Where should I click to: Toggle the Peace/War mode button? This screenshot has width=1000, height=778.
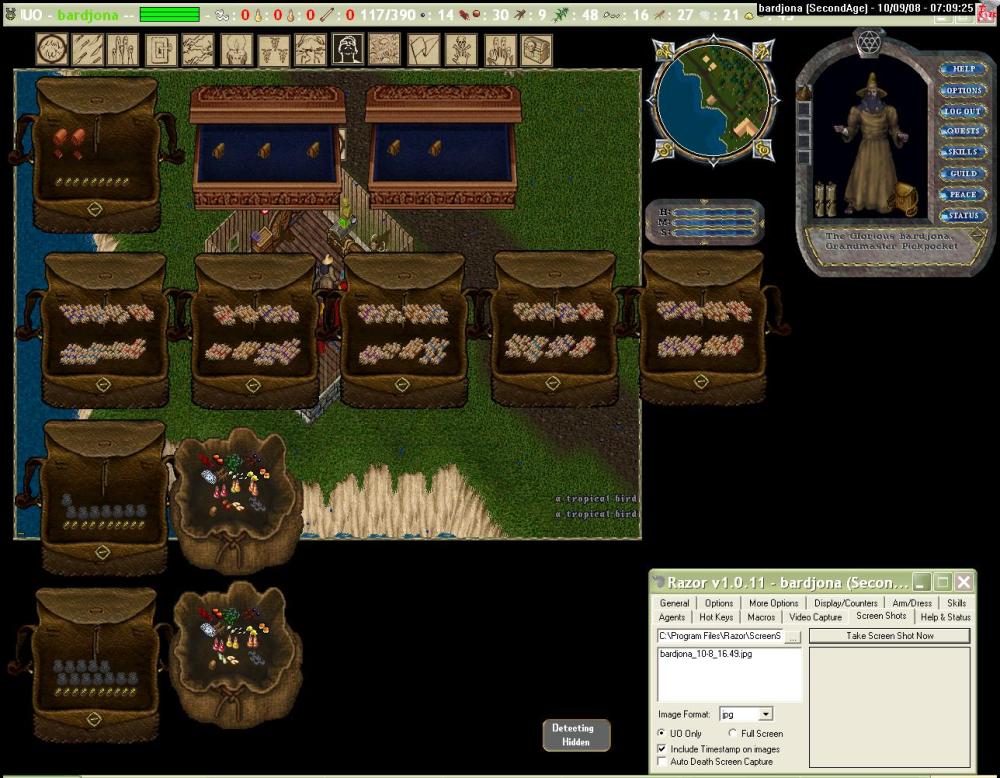pos(963,195)
